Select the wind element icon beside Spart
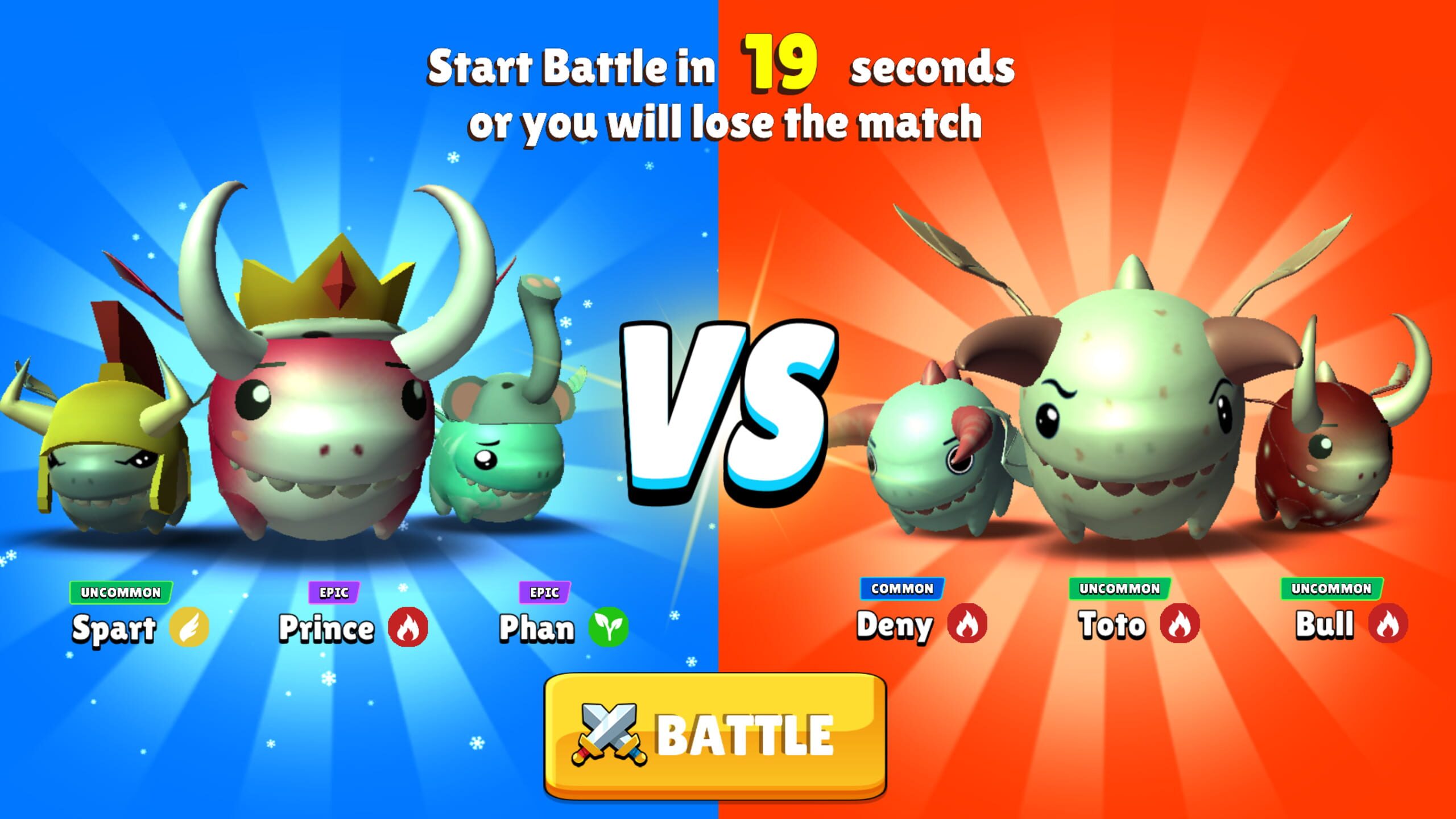This screenshot has width=1456, height=819. [x=192, y=627]
